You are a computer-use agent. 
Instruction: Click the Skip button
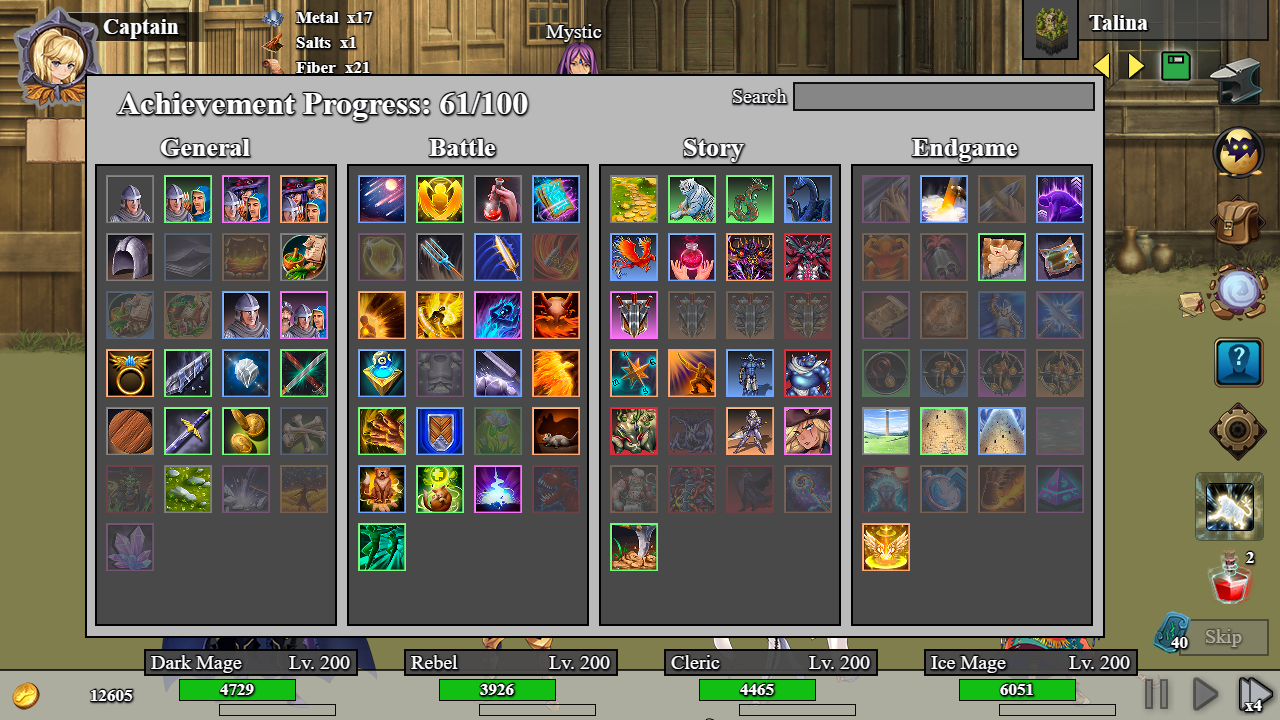[x=1223, y=637]
